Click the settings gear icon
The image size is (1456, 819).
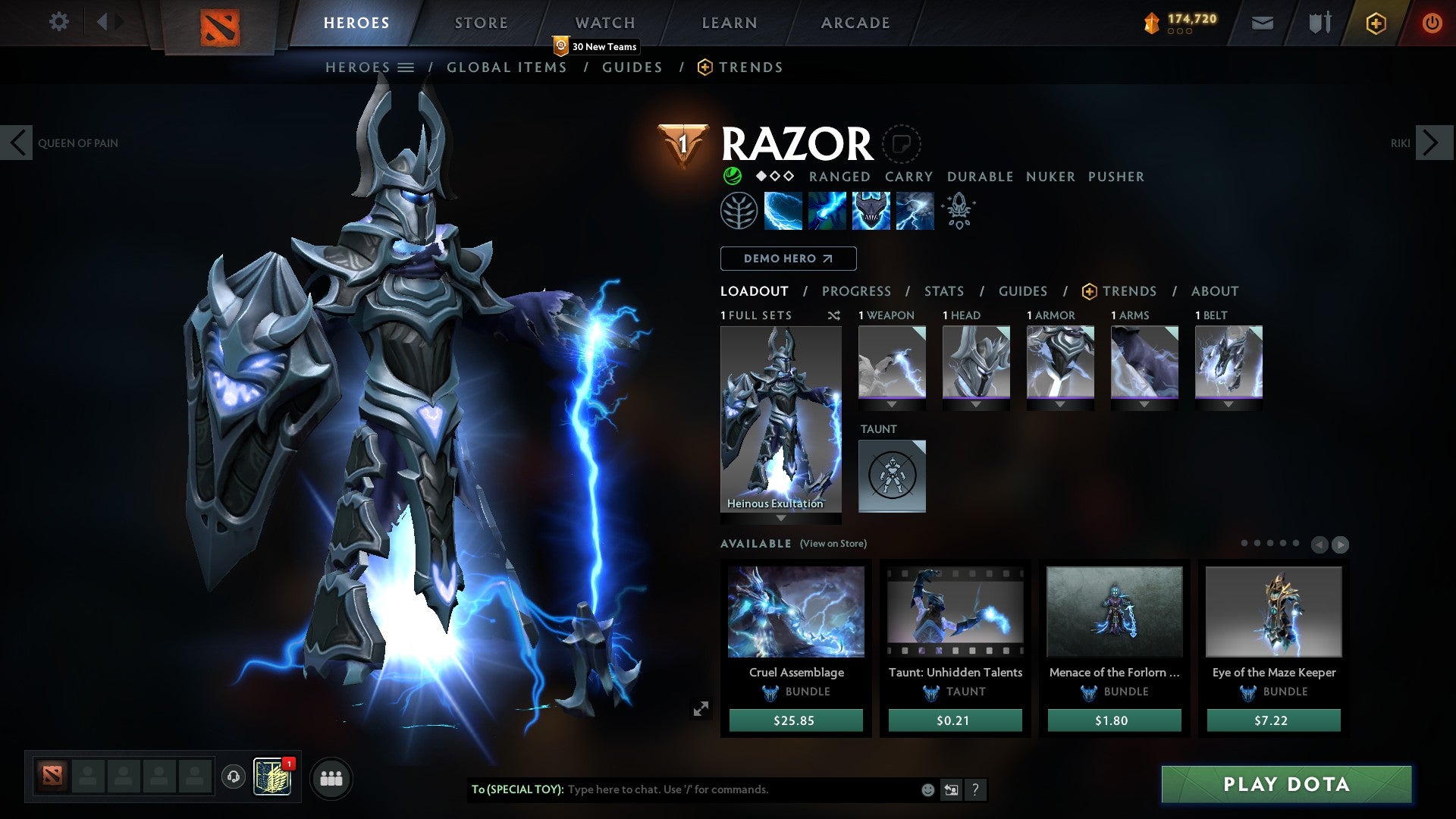pyautogui.click(x=59, y=21)
